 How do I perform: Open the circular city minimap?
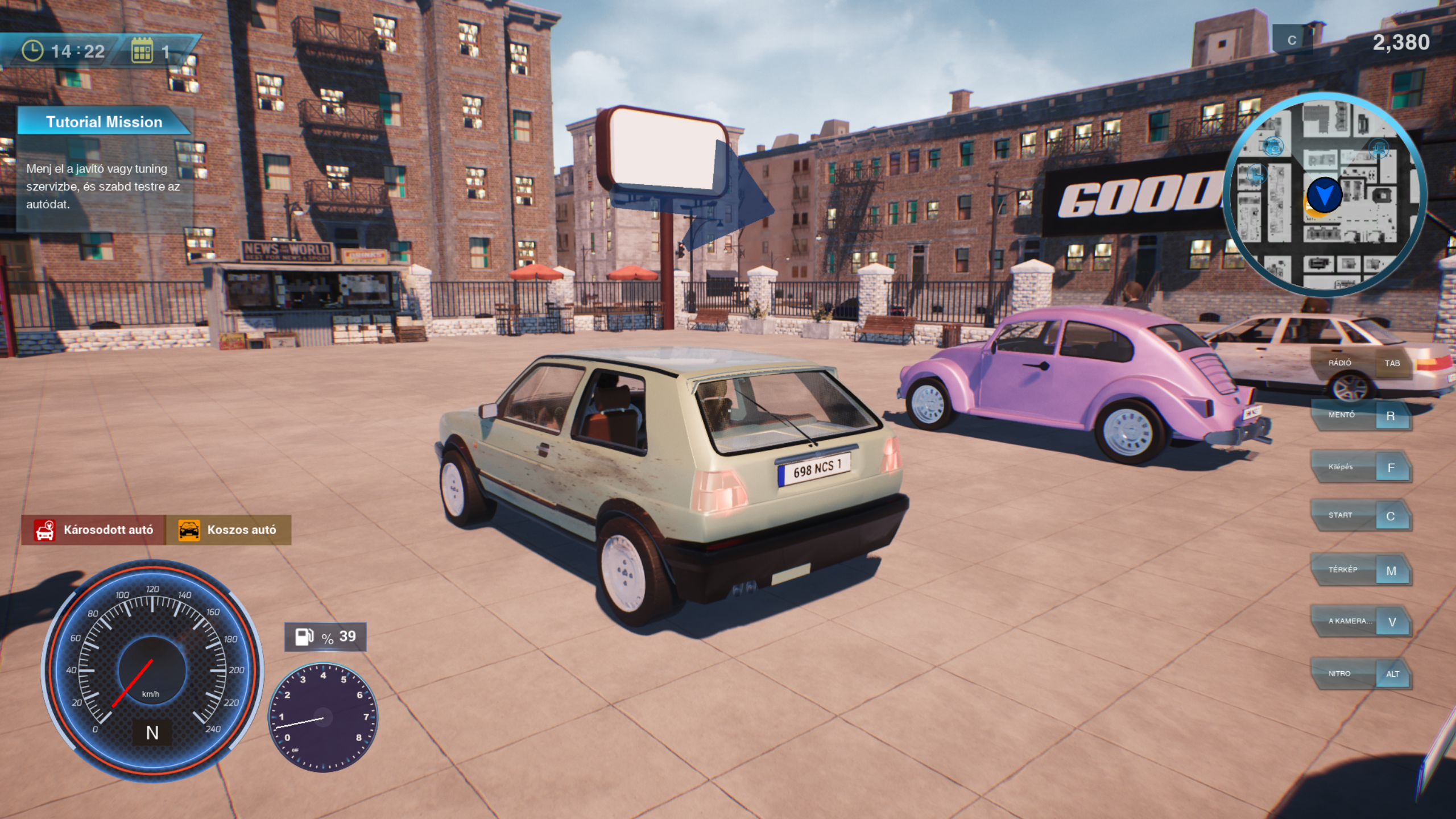[1324, 195]
